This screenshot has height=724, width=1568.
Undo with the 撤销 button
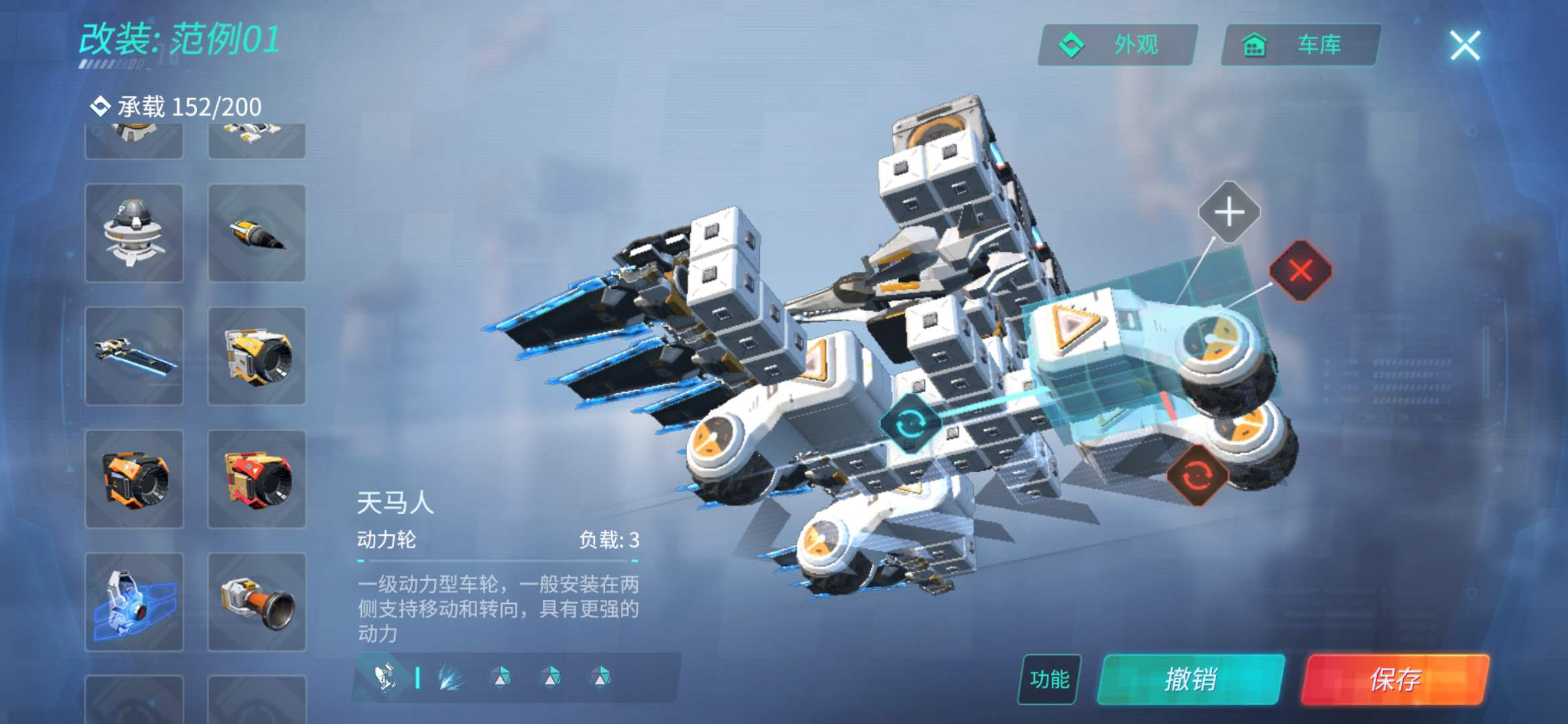(x=1191, y=679)
